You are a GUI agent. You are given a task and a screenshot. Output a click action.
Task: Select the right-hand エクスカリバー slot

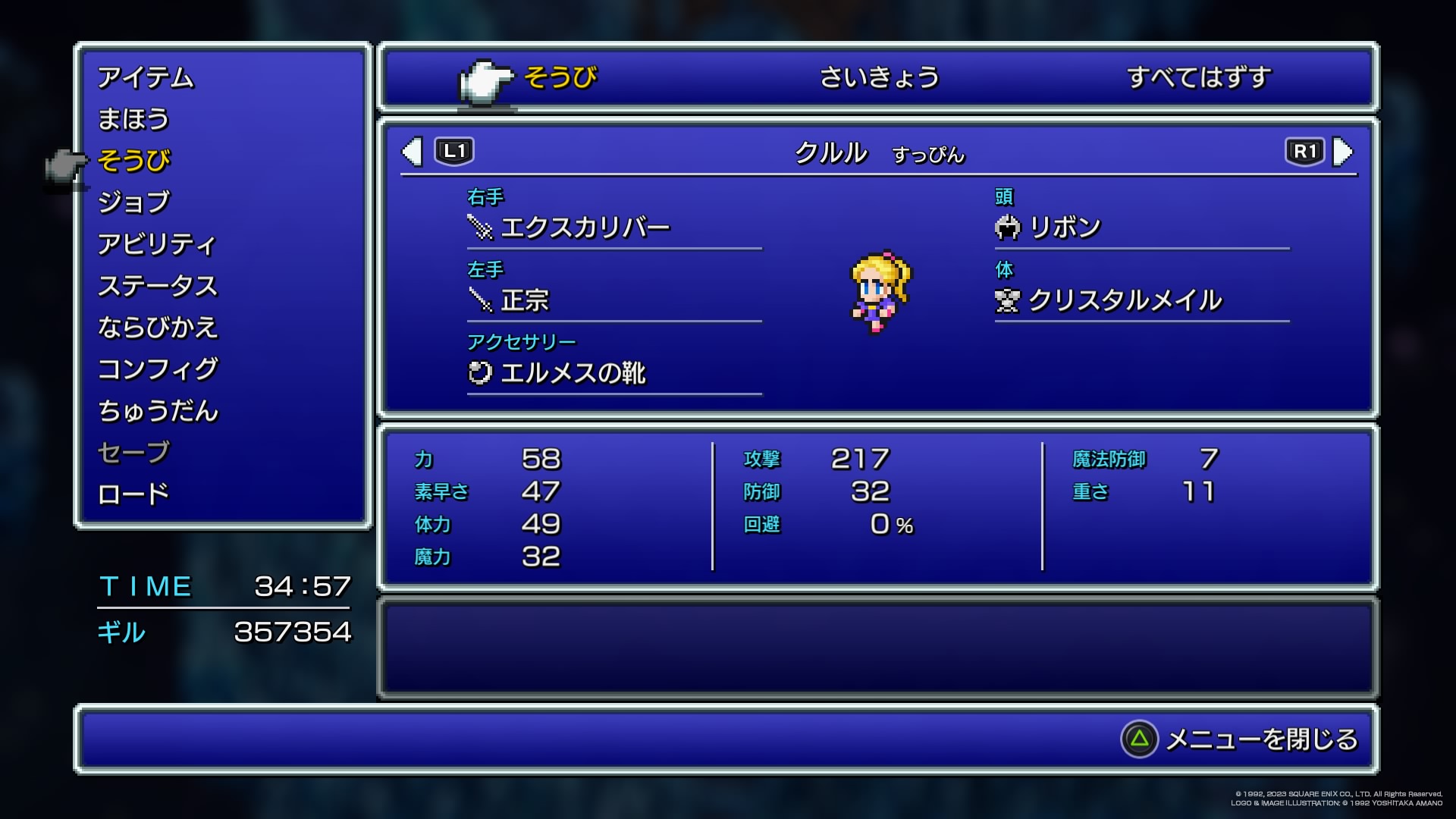point(585,227)
